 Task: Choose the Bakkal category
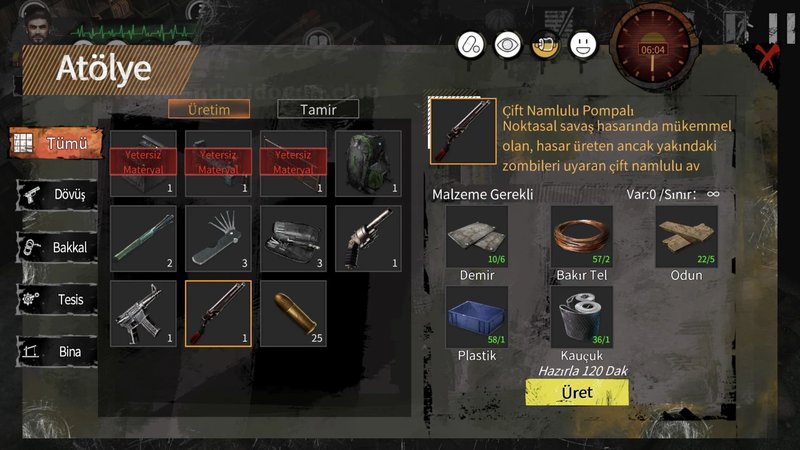pyautogui.click(x=58, y=247)
